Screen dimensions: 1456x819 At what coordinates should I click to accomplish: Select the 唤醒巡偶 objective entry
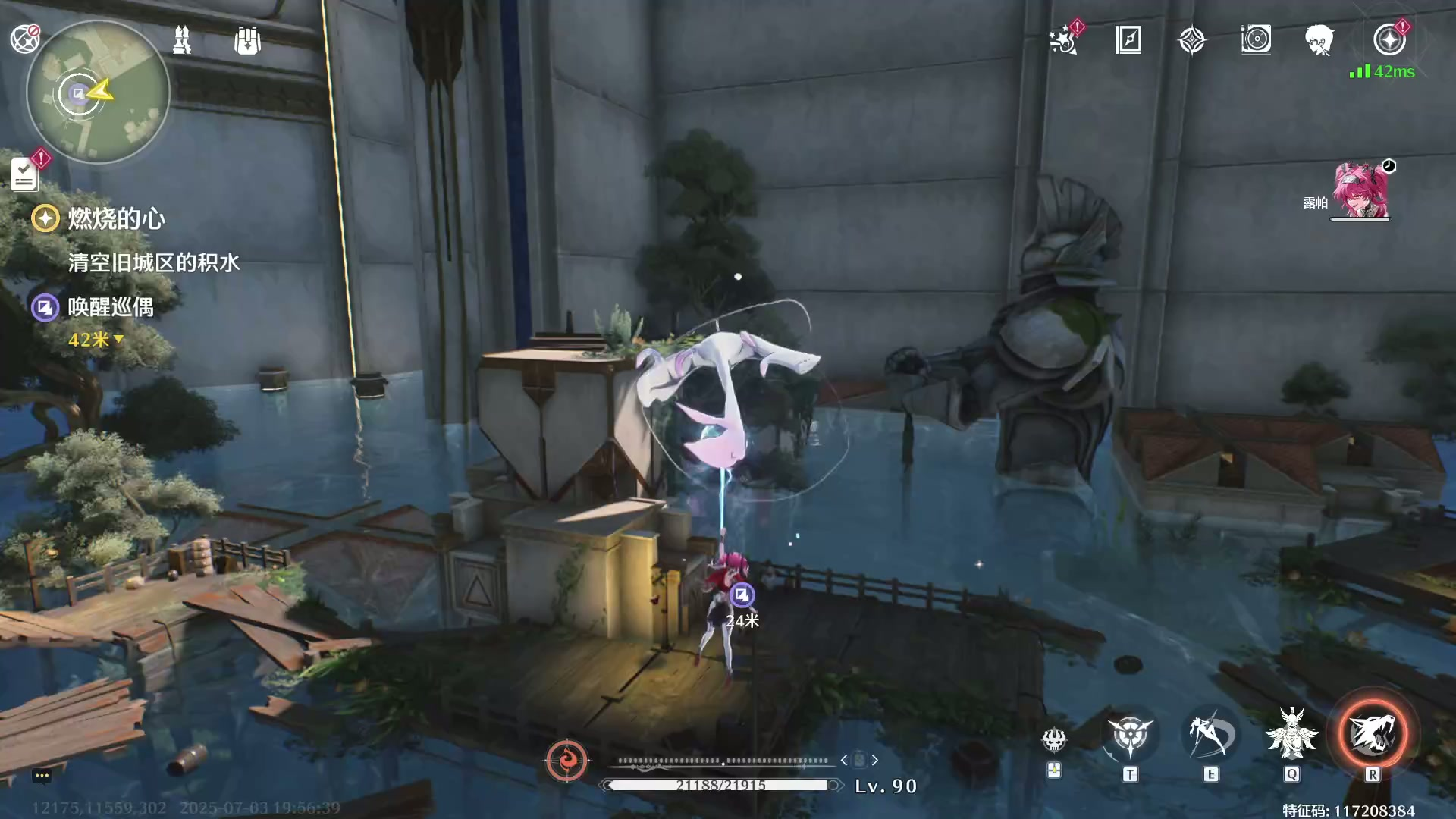tap(111, 307)
